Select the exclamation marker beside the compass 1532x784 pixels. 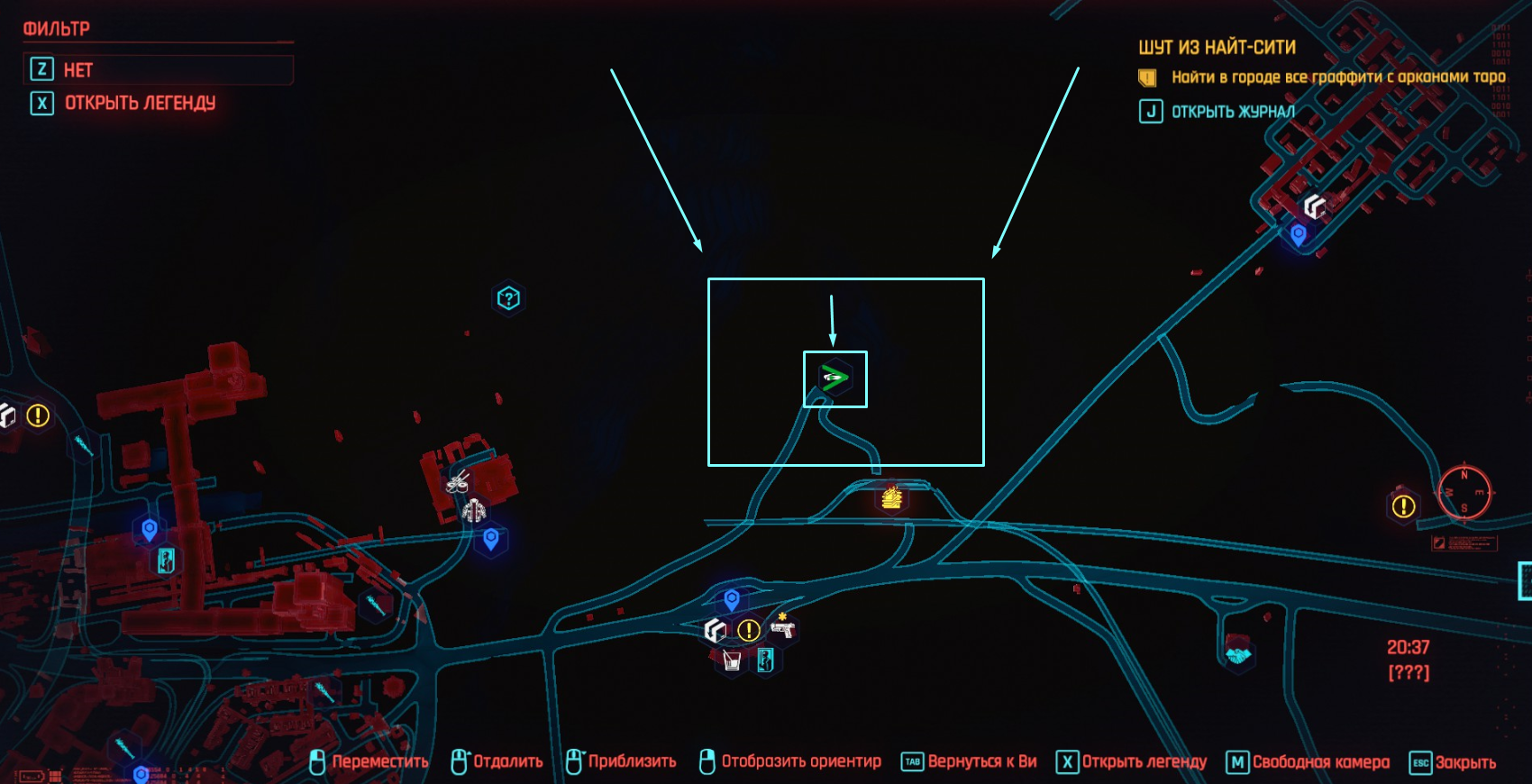pyautogui.click(x=1403, y=506)
